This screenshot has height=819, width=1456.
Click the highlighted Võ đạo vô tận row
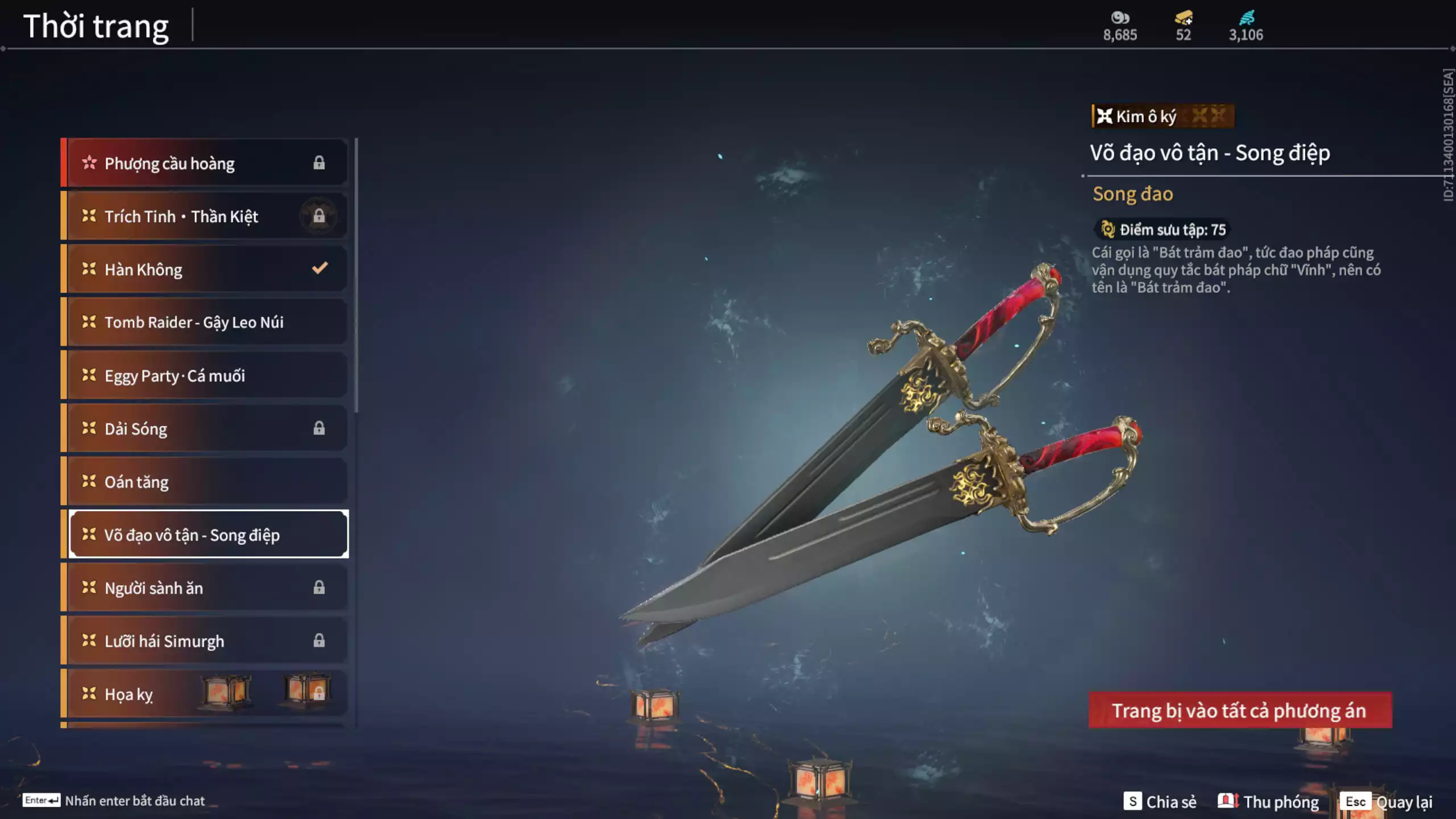click(x=208, y=535)
